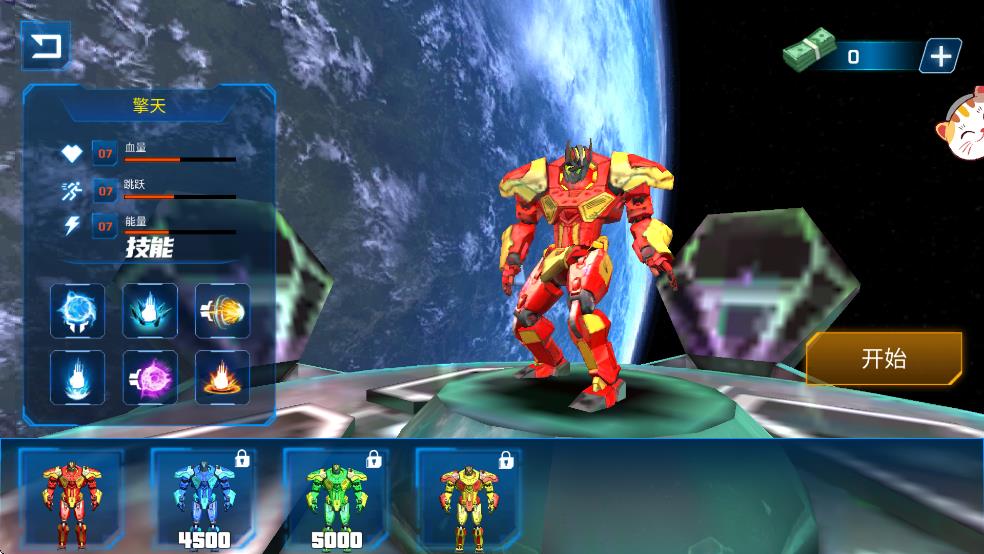This screenshot has height=554, width=984.
Task: Add more cash with the plus button
Action: [940, 56]
